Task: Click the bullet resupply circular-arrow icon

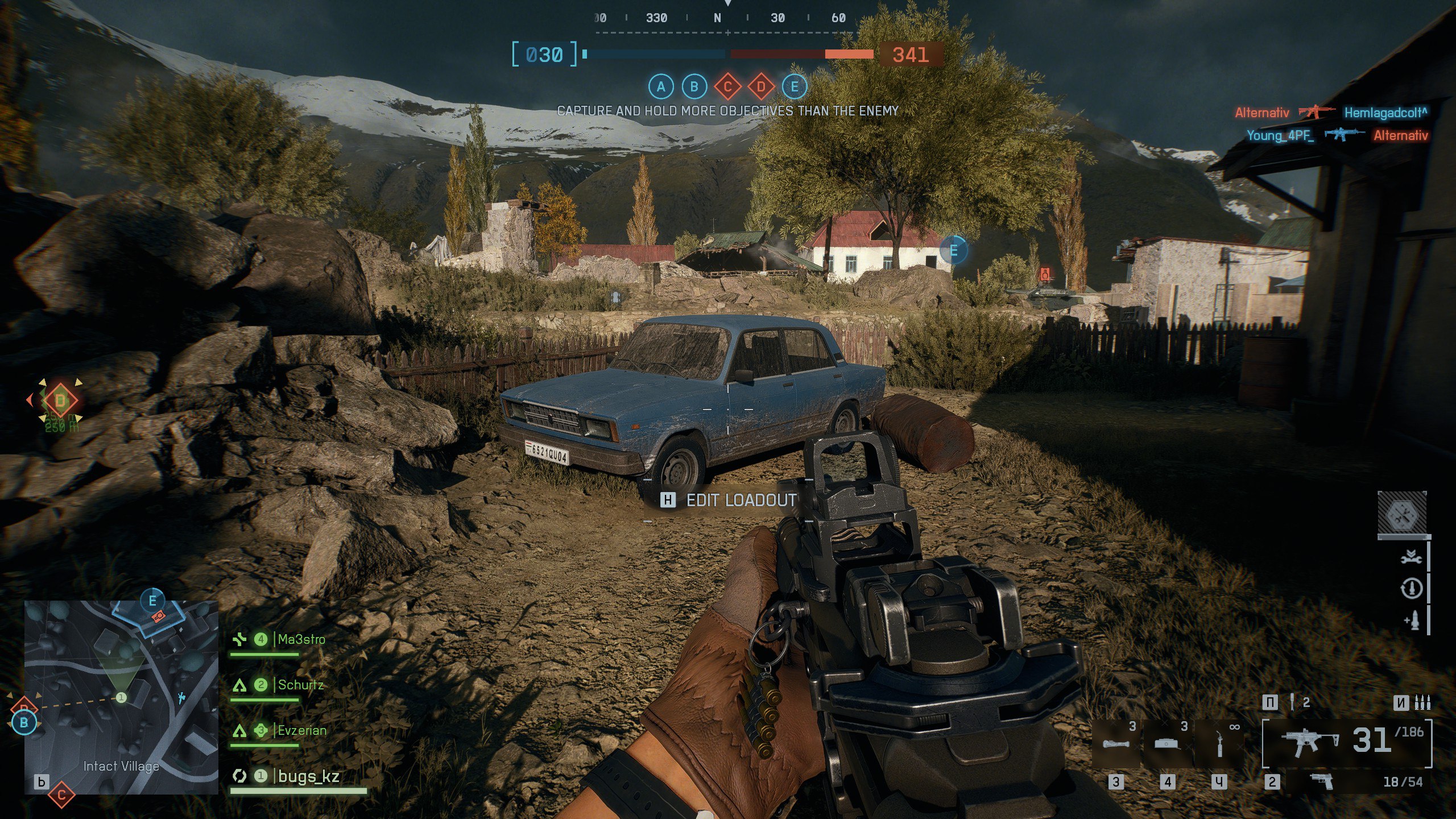Action: click(1410, 589)
